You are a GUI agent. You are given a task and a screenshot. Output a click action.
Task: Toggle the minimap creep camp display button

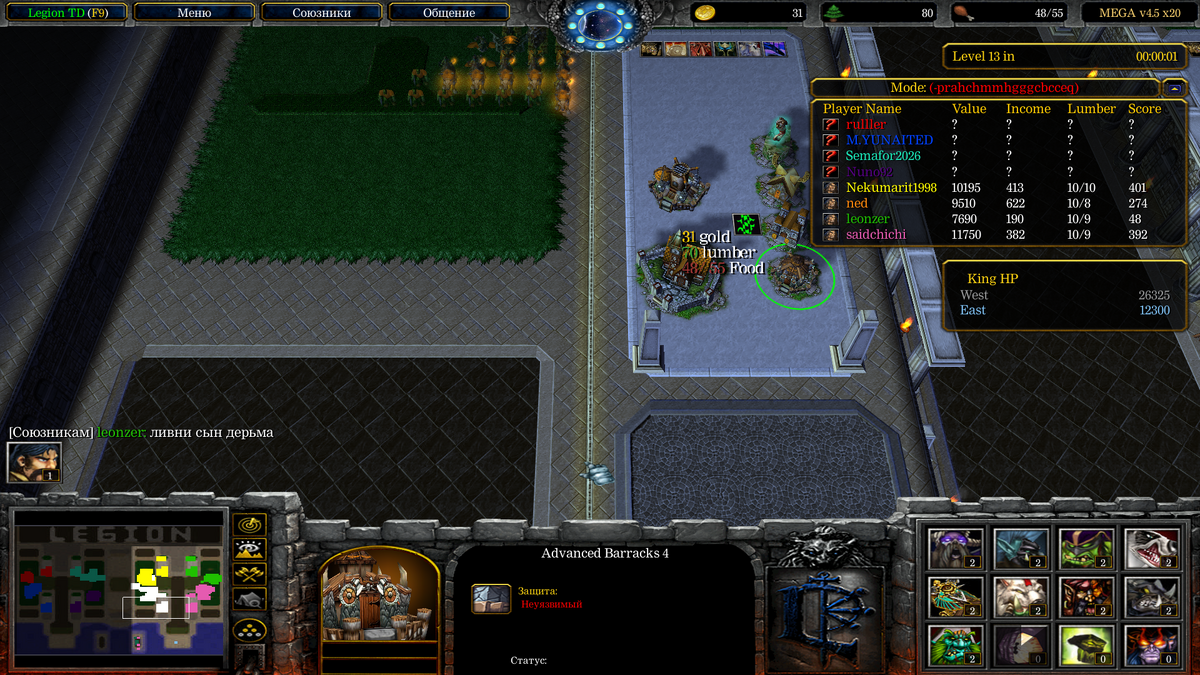(x=249, y=598)
